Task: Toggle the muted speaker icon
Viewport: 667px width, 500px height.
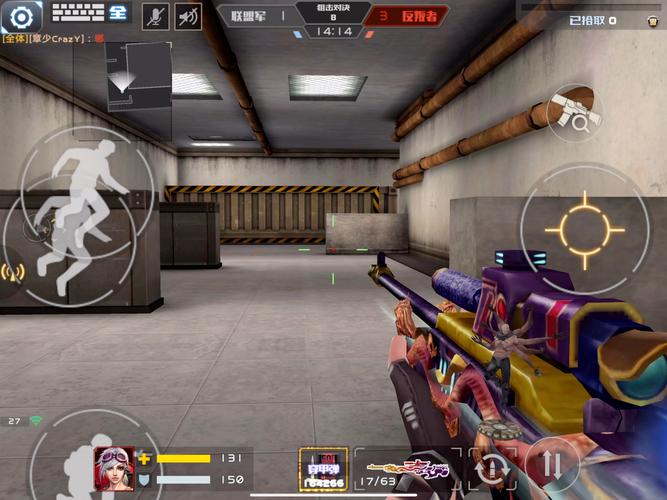Action: point(188,15)
